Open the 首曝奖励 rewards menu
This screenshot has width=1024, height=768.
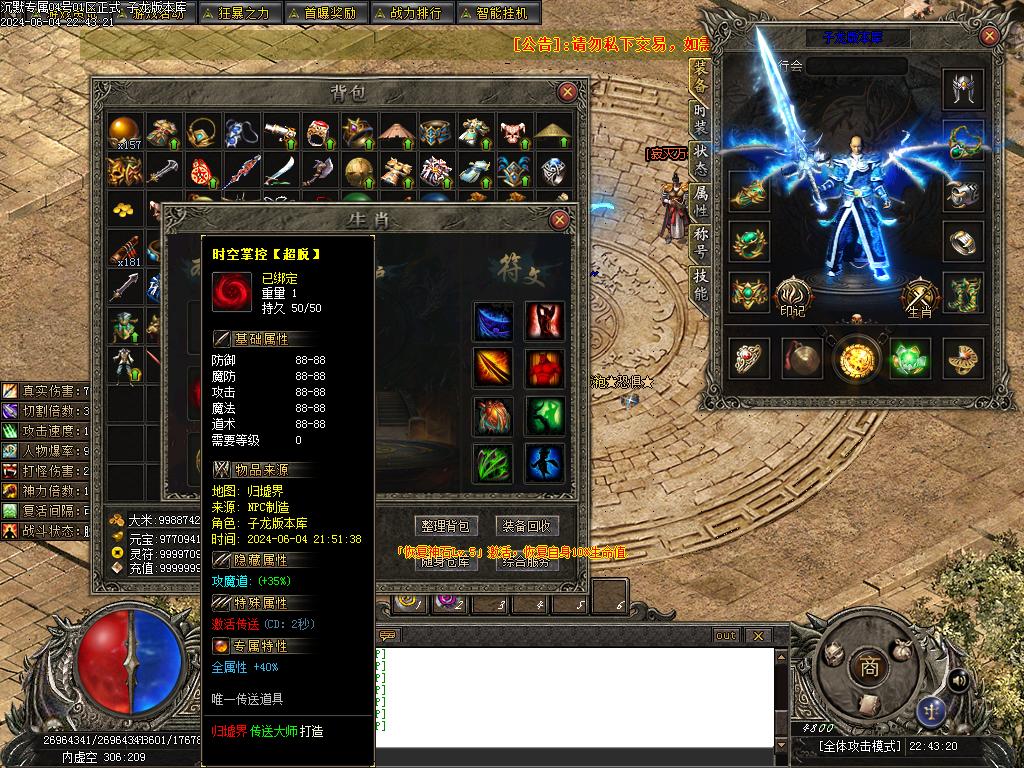click(322, 13)
